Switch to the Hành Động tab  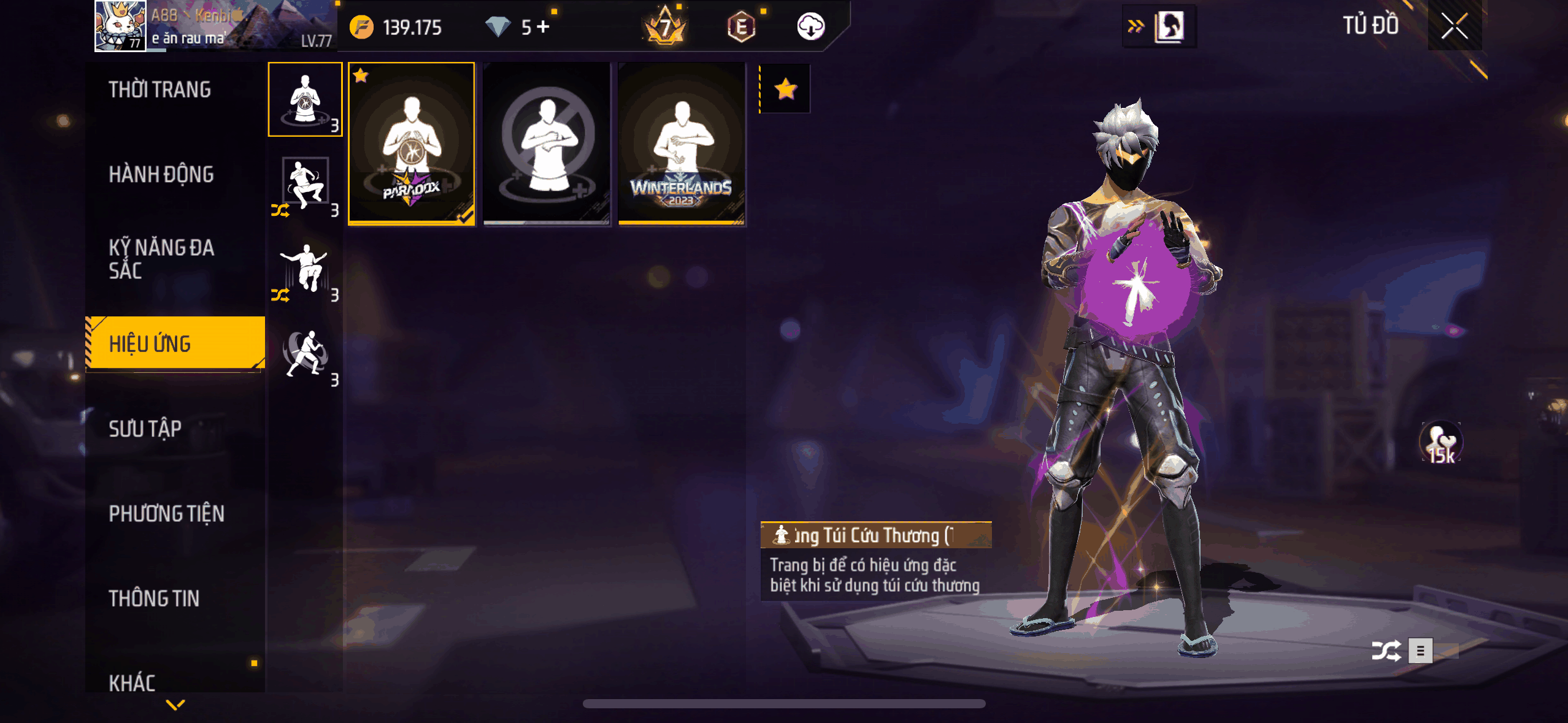coord(161,174)
